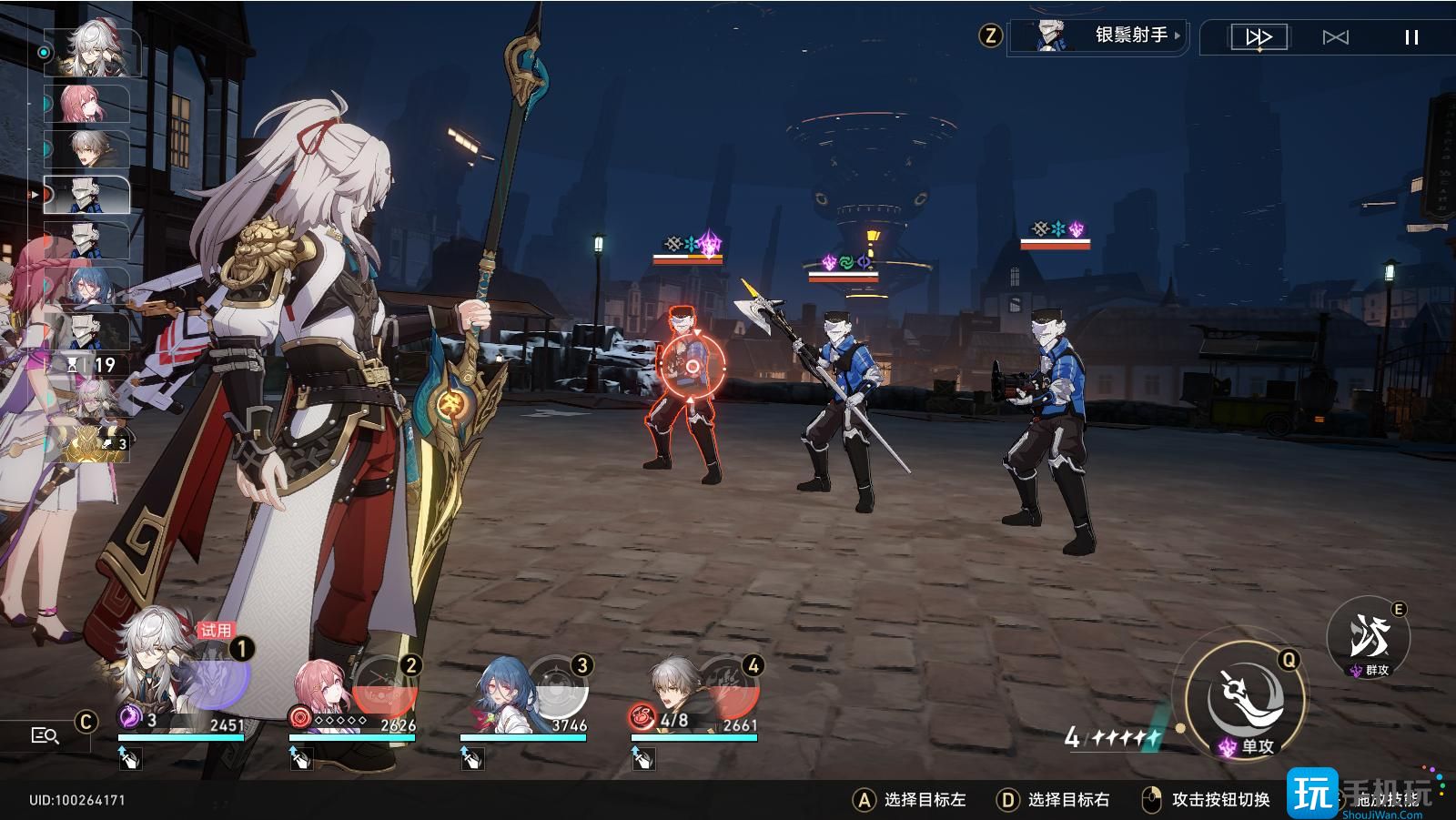Image resolution: width=1456 pixels, height=820 pixels.
Task: Click the top white-haired portrait in turn order
Action: 92,51
